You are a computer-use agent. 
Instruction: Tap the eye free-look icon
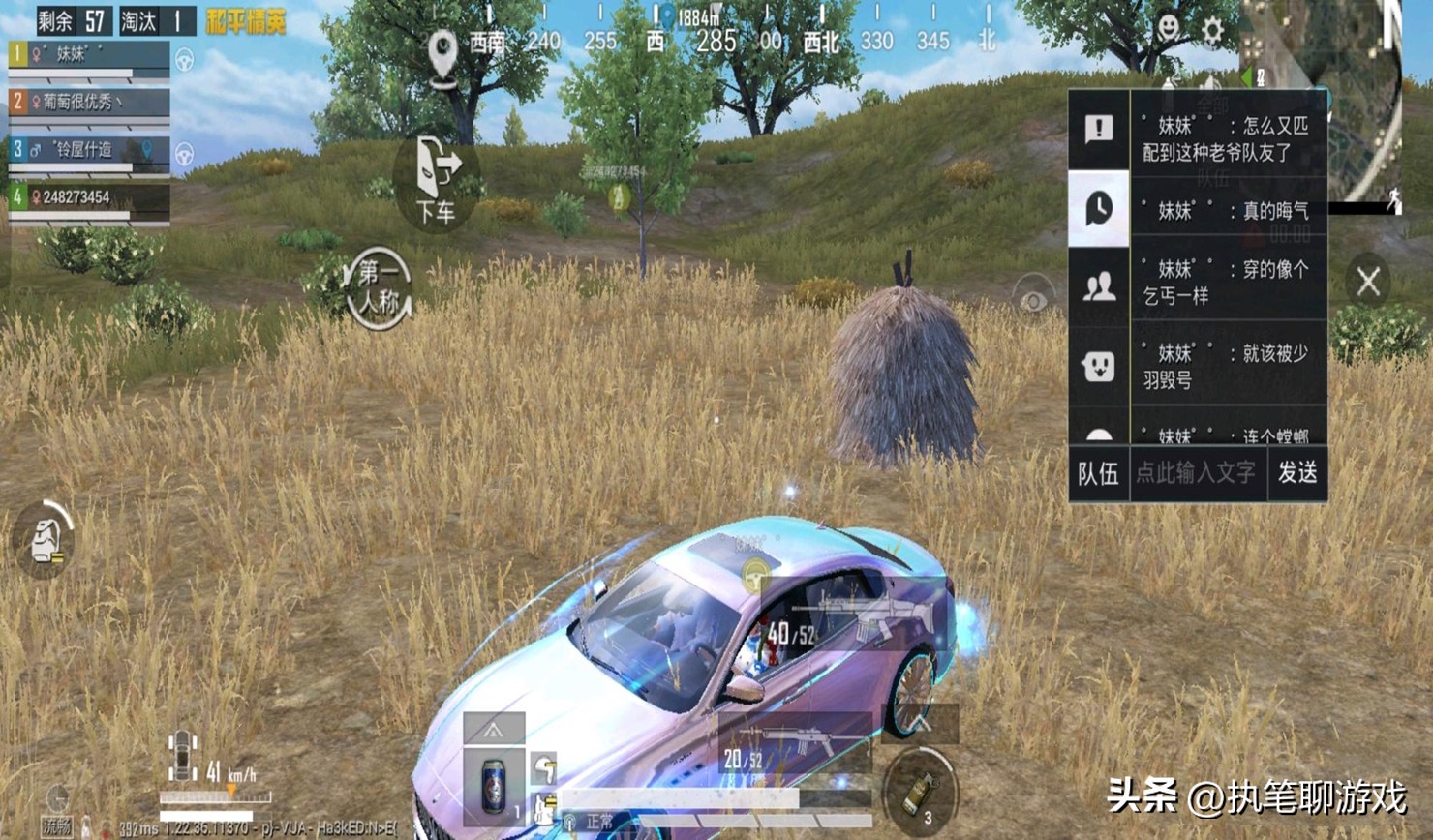1033,300
